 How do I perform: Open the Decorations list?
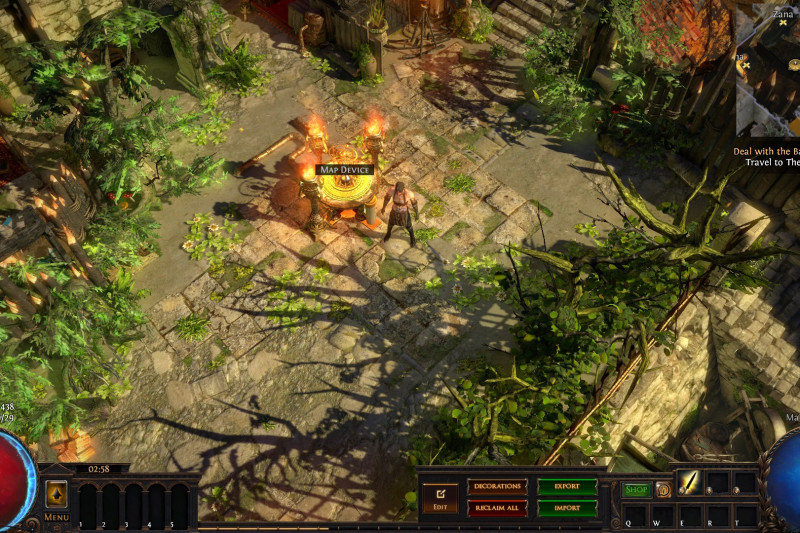[497, 486]
